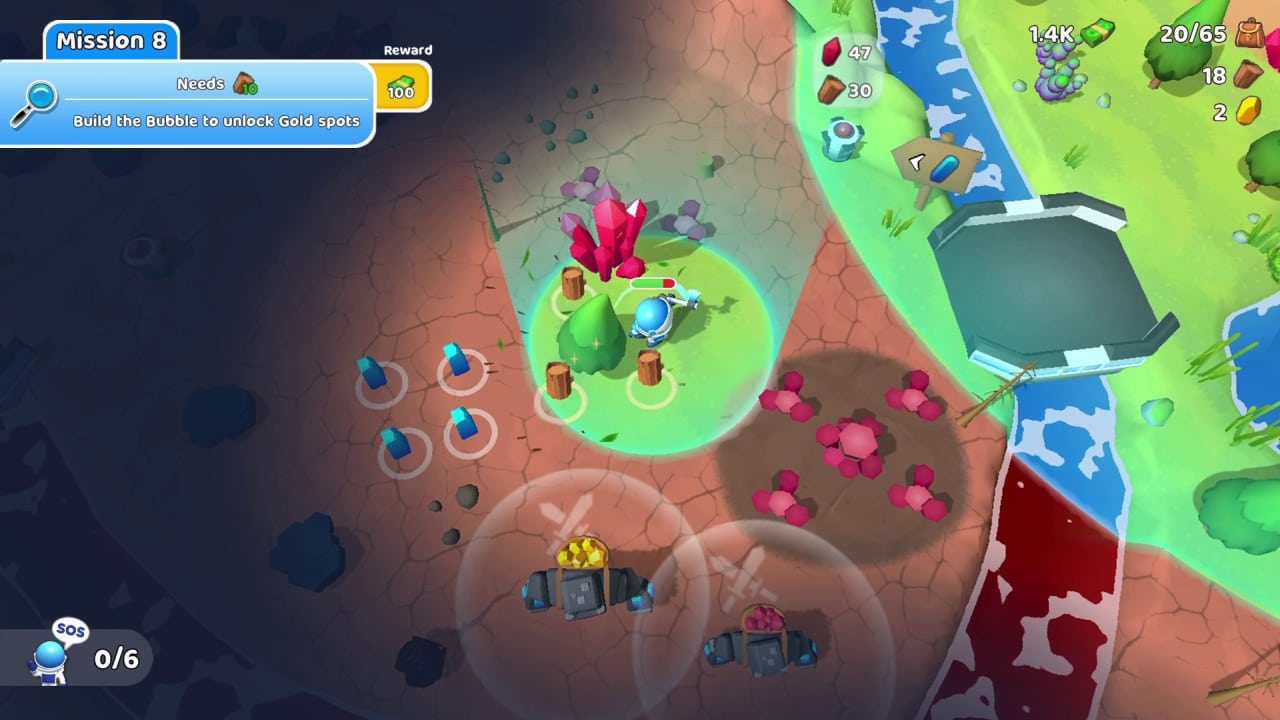Select the Mission 8 tab
The width and height of the screenshot is (1280, 720).
click(110, 41)
